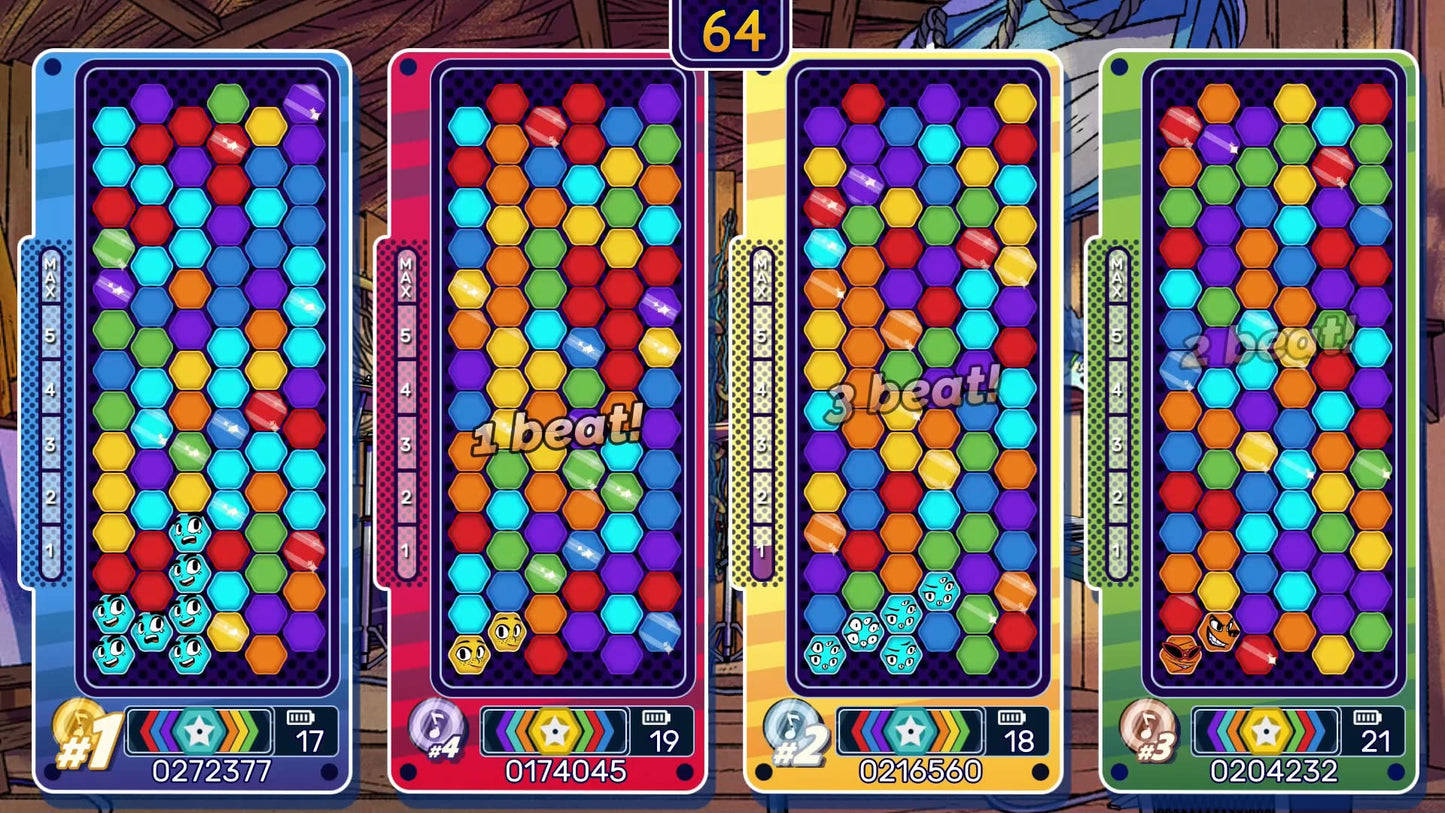This screenshot has height=813, width=1445.
Task: Activate the star gauge on the blue panel
Action: point(199,732)
